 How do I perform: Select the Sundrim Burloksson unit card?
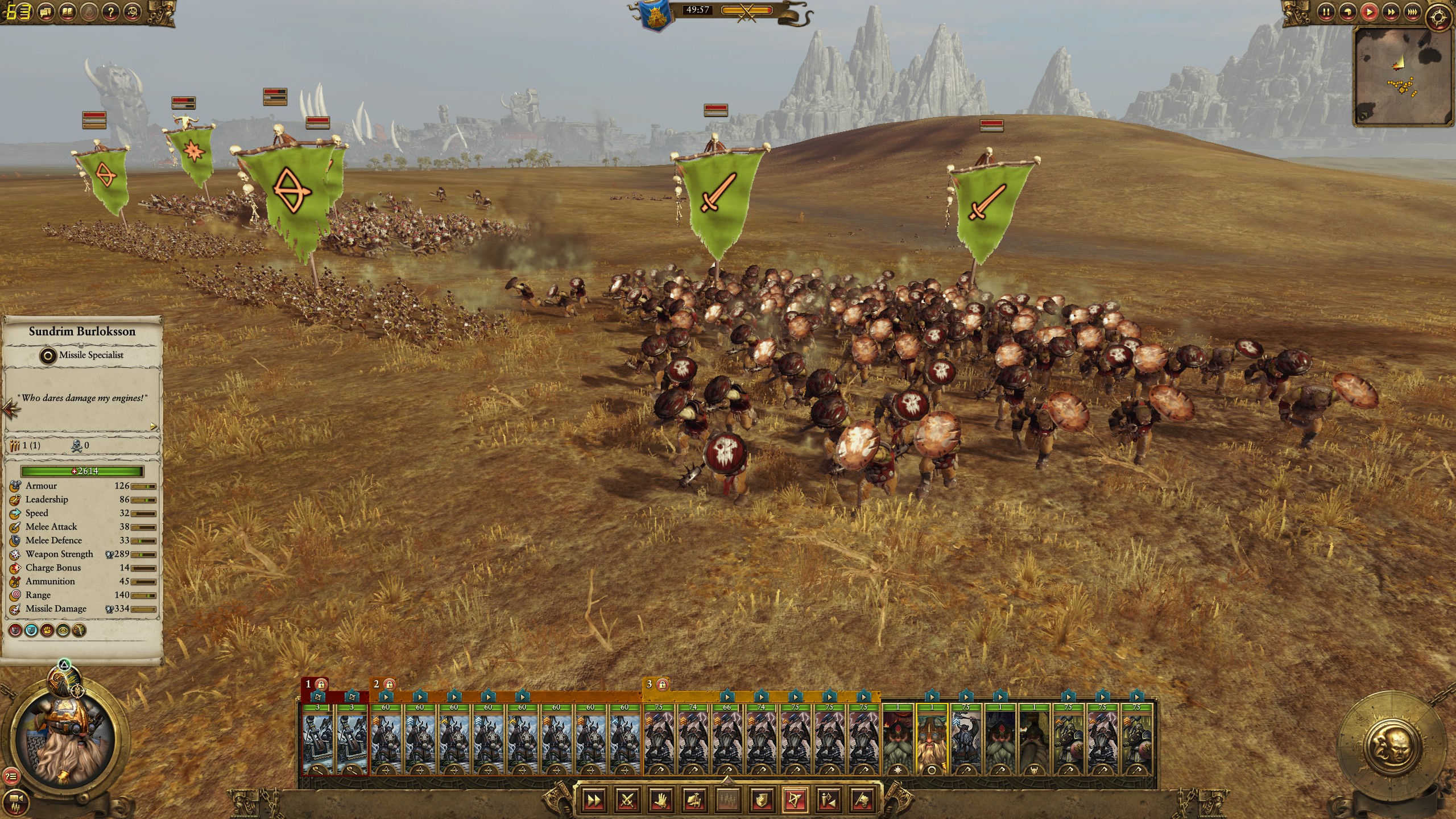click(x=932, y=741)
